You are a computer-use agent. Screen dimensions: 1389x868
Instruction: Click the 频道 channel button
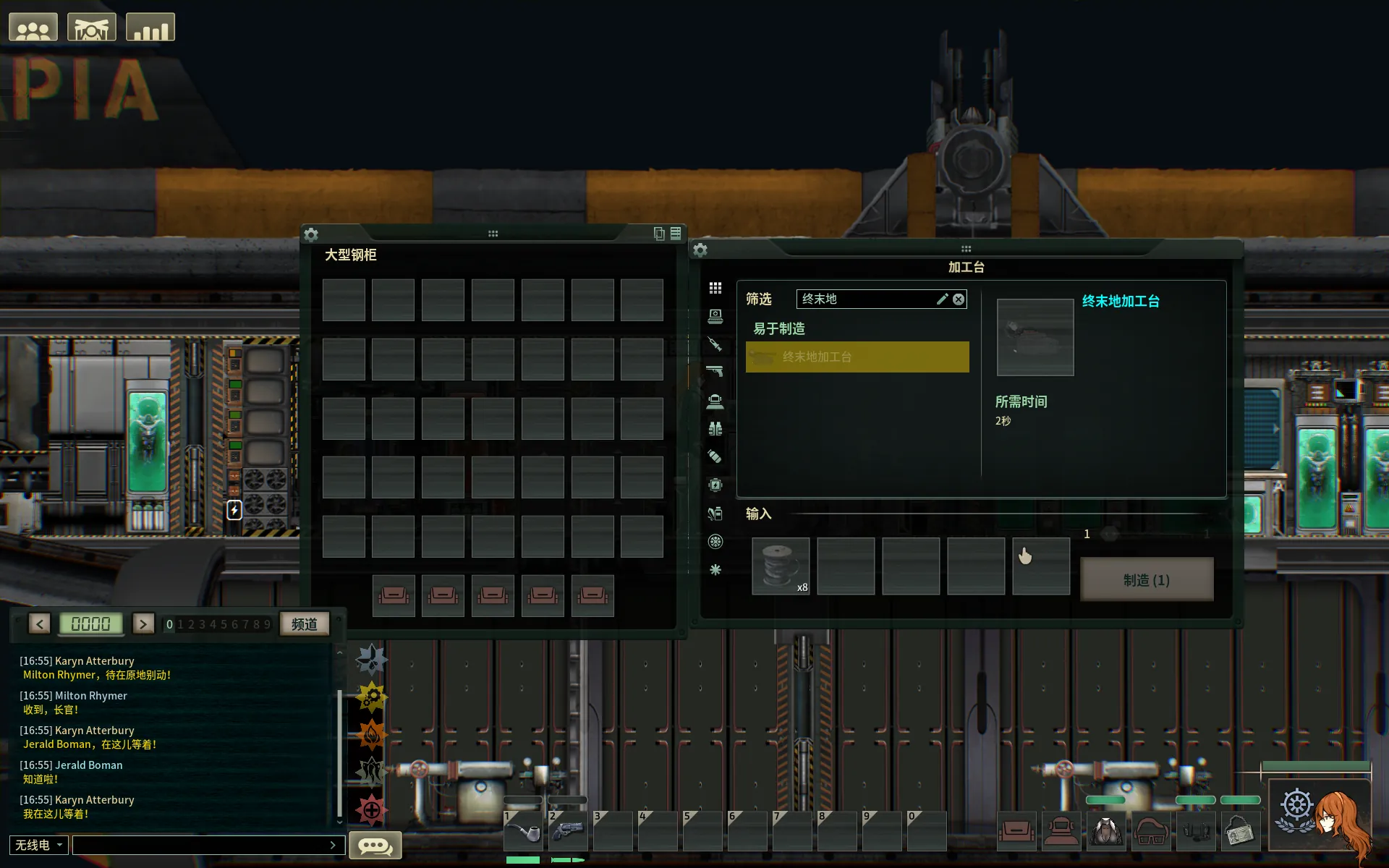(x=305, y=624)
